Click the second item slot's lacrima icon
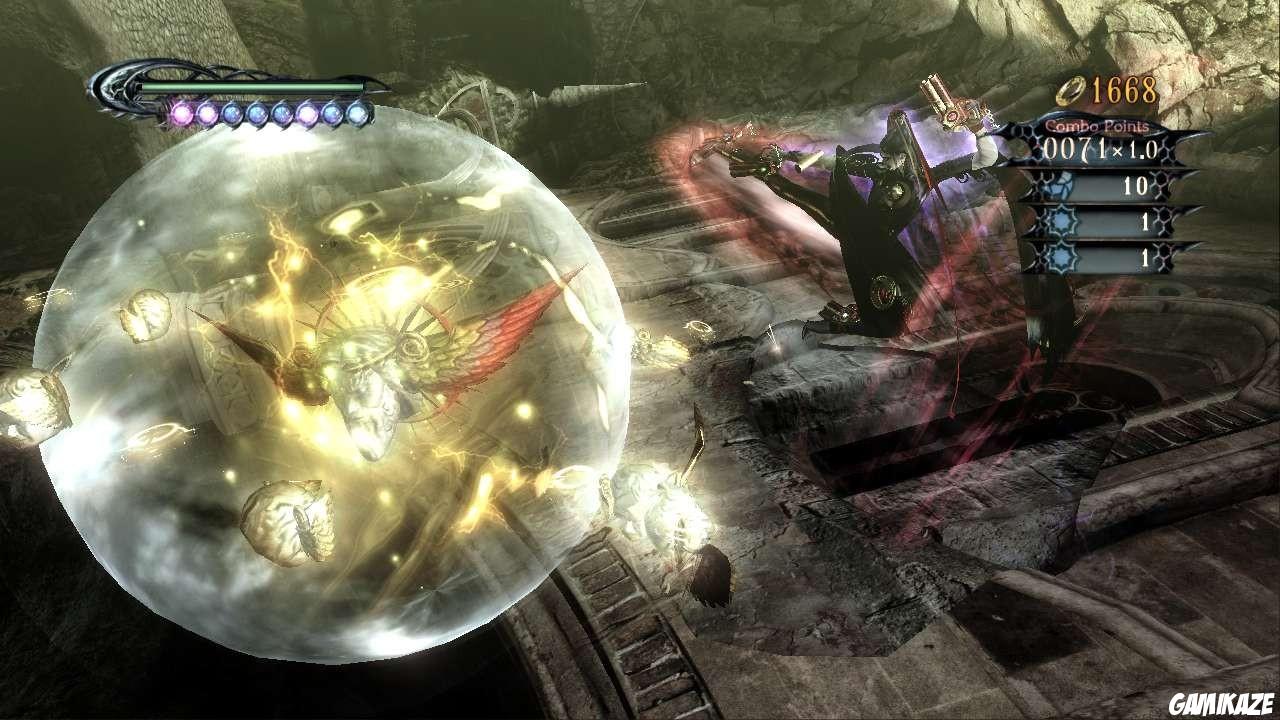Screen dimensions: 1280x720 (x=1058, y=220)
